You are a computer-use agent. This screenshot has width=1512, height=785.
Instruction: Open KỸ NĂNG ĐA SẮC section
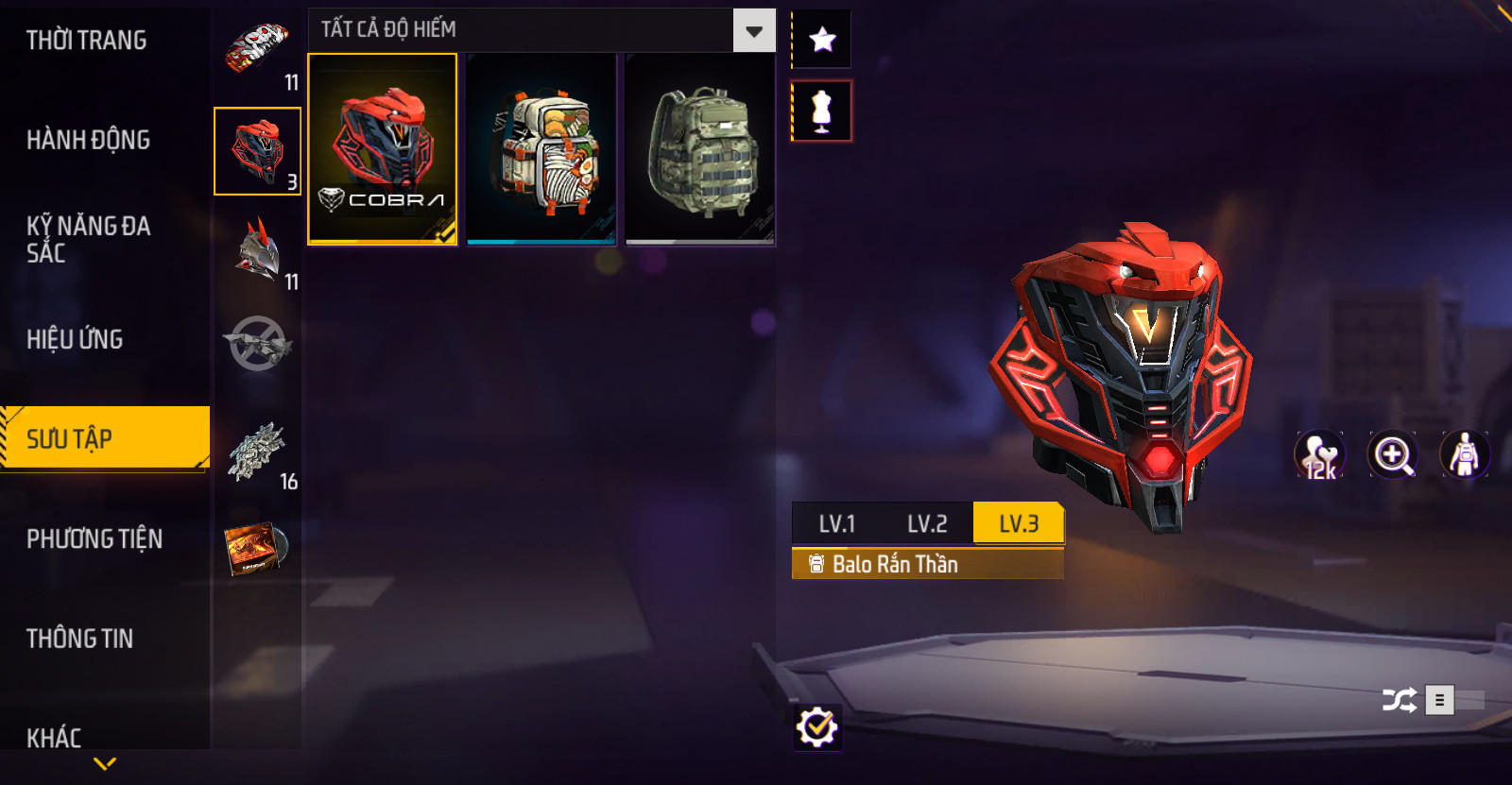(88, 239)
